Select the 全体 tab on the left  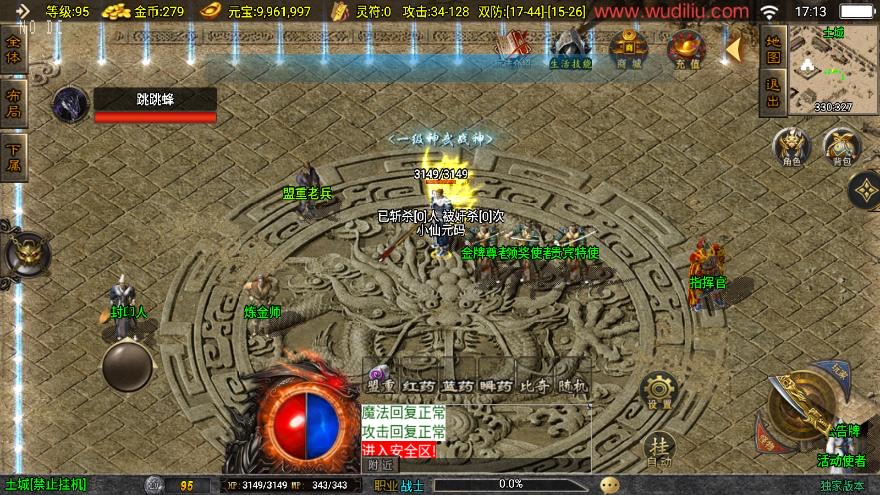click(x=13, y=49)
